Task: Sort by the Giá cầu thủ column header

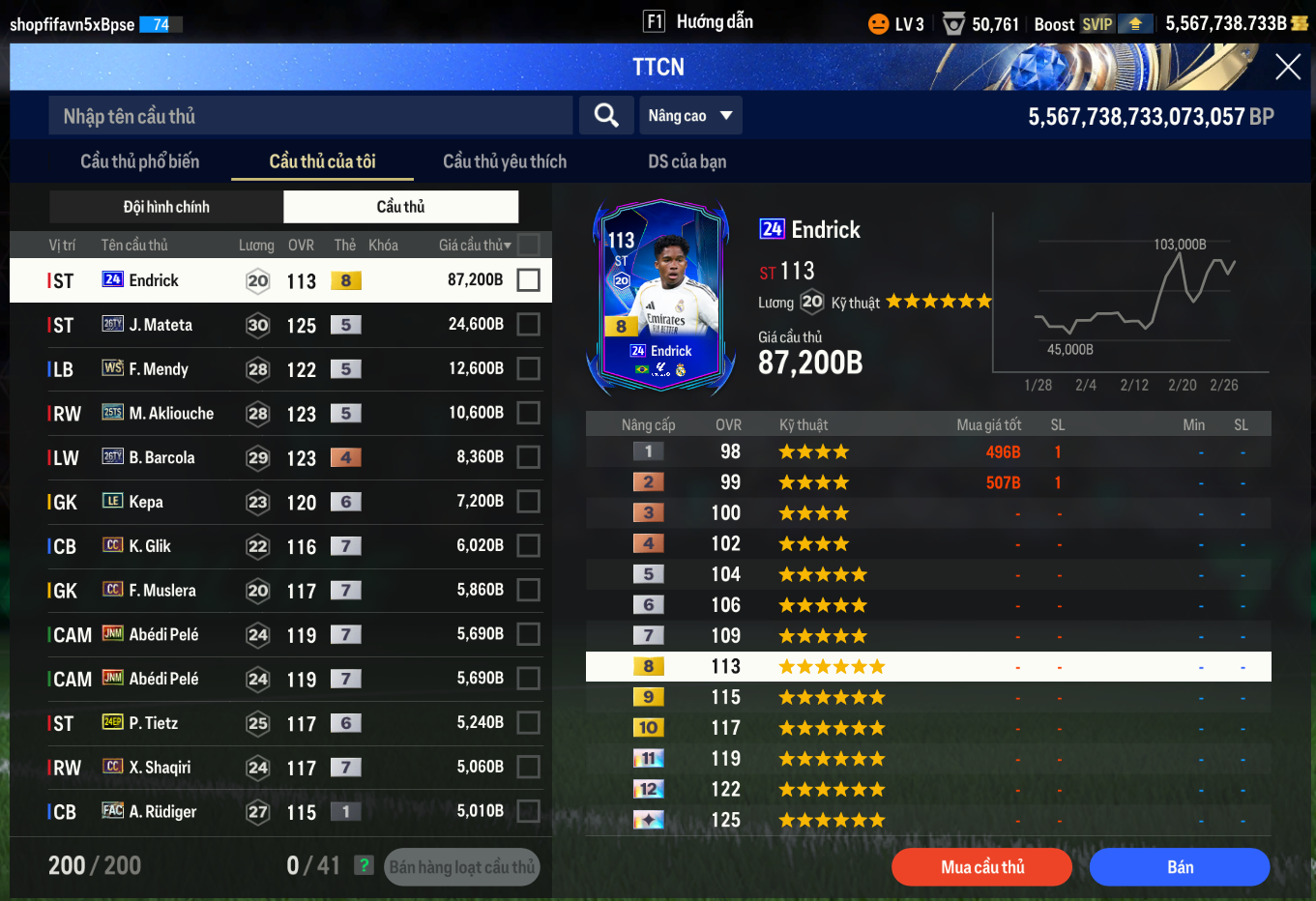Action: point(474,246)
